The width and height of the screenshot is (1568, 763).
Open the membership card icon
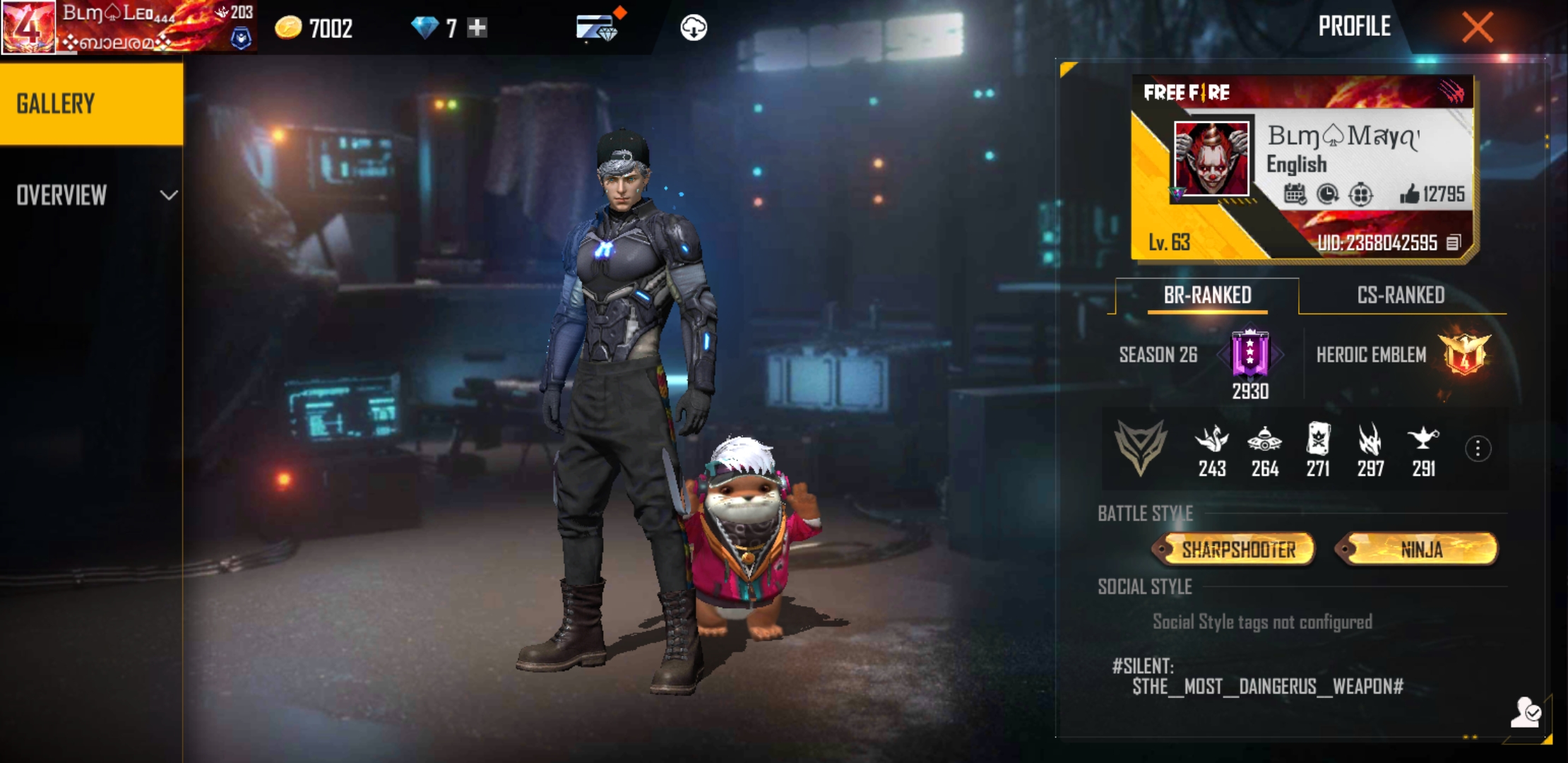point(595,28)
